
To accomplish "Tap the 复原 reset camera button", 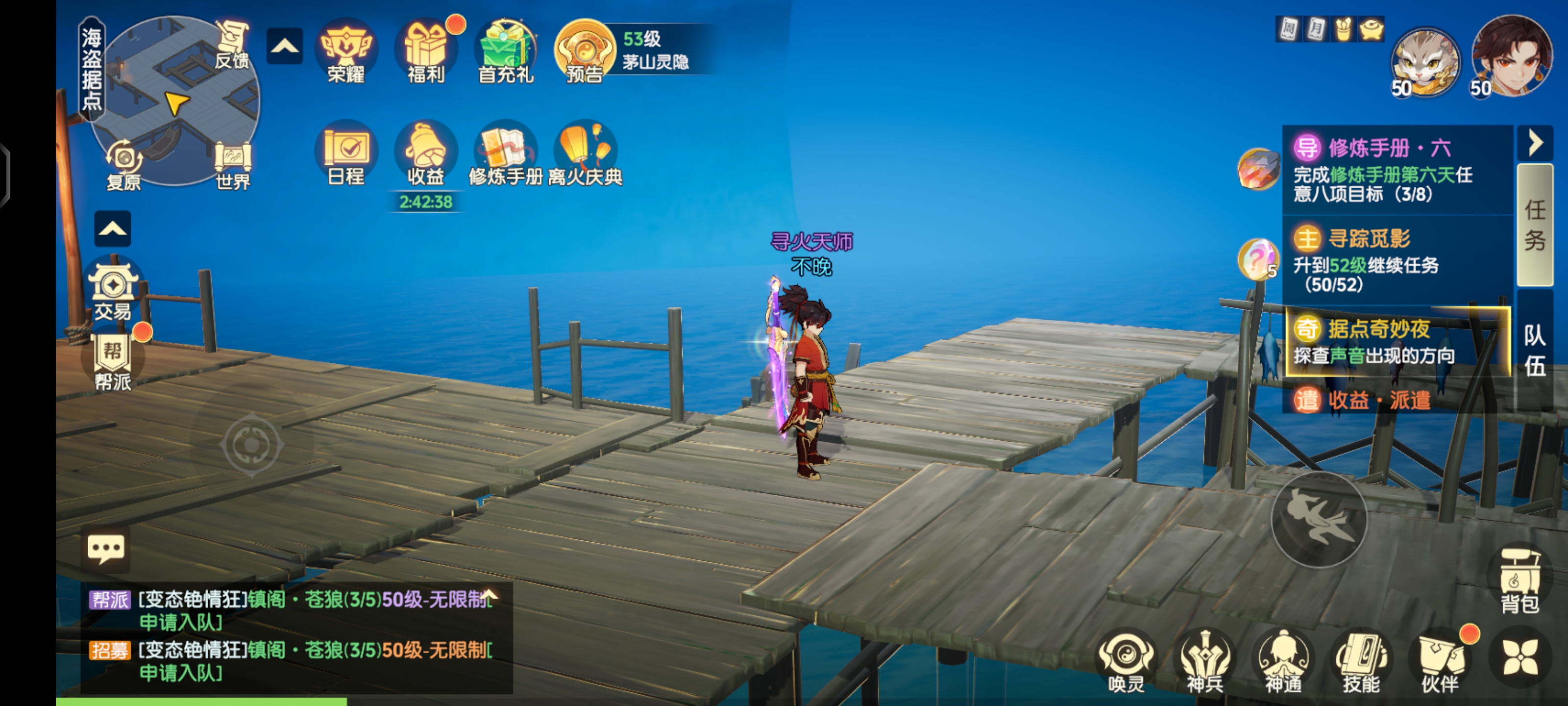I will (x=124, y=164).
